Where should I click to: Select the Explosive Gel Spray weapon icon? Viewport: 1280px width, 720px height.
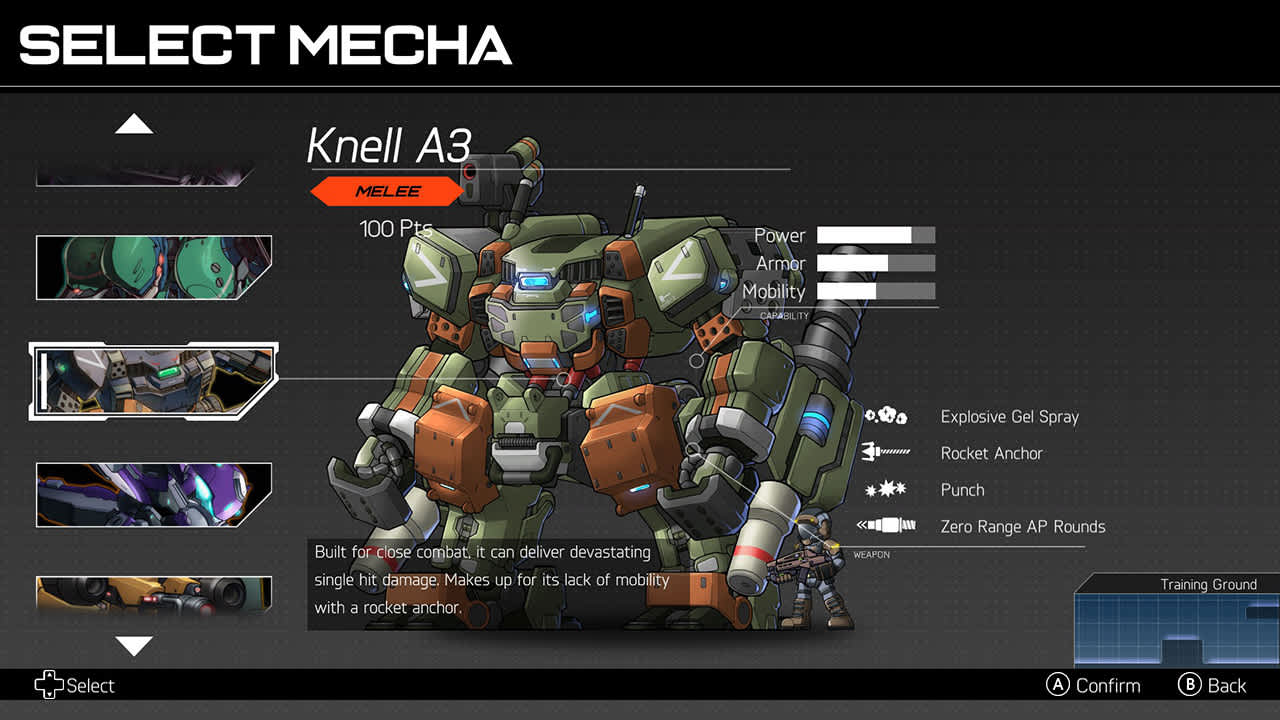tap(886, 417)
